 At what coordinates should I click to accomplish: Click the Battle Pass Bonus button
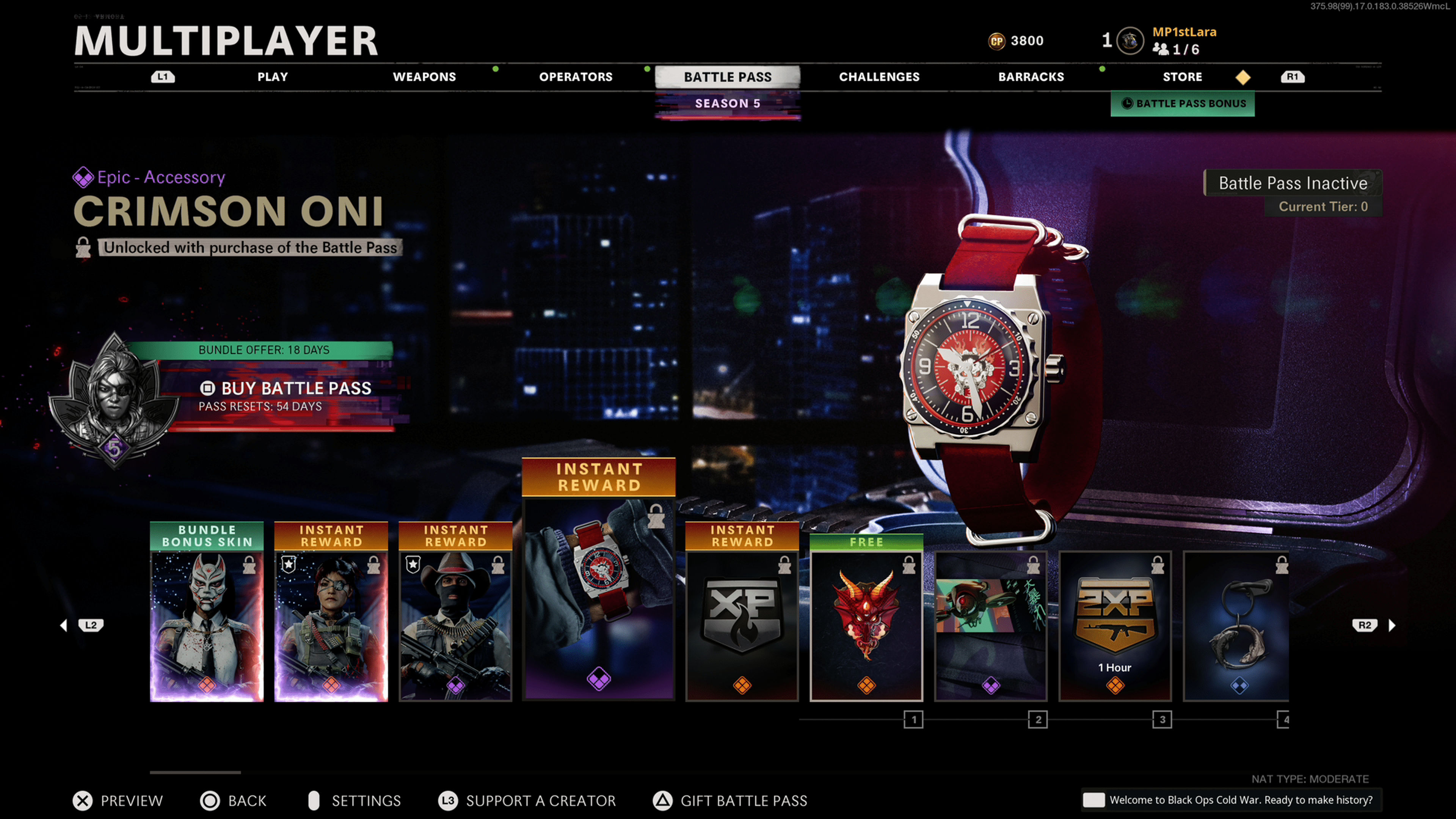pos(1183,104)
